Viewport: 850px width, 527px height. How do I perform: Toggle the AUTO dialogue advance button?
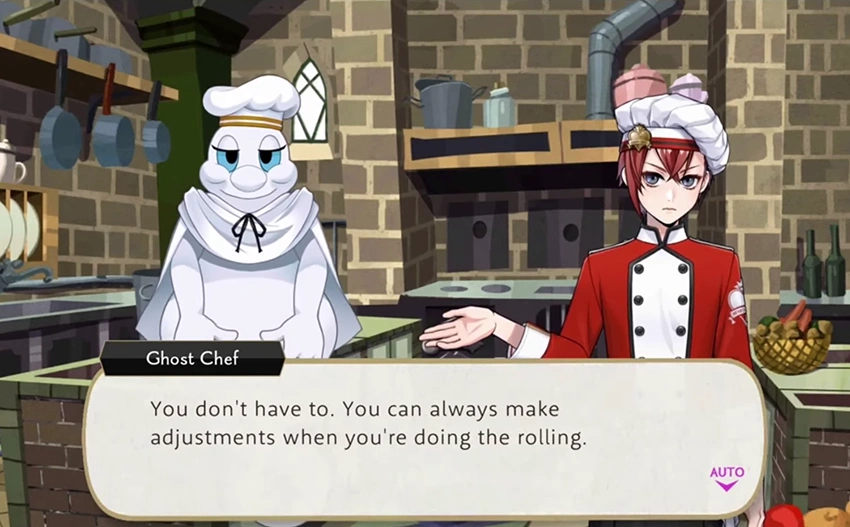726,476
